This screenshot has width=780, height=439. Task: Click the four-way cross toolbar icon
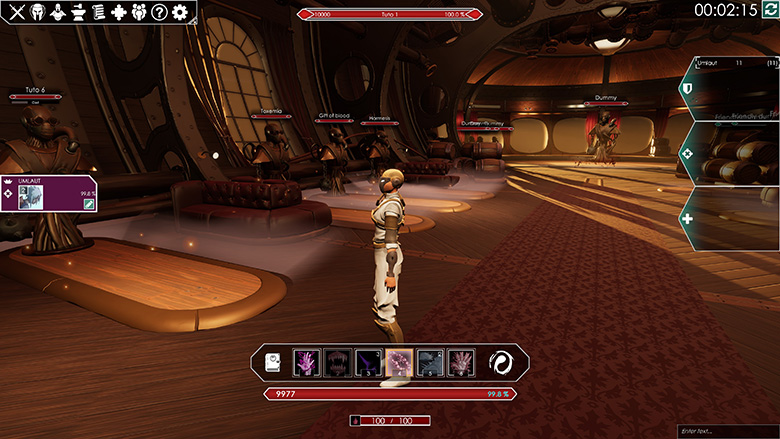[119, 13]
